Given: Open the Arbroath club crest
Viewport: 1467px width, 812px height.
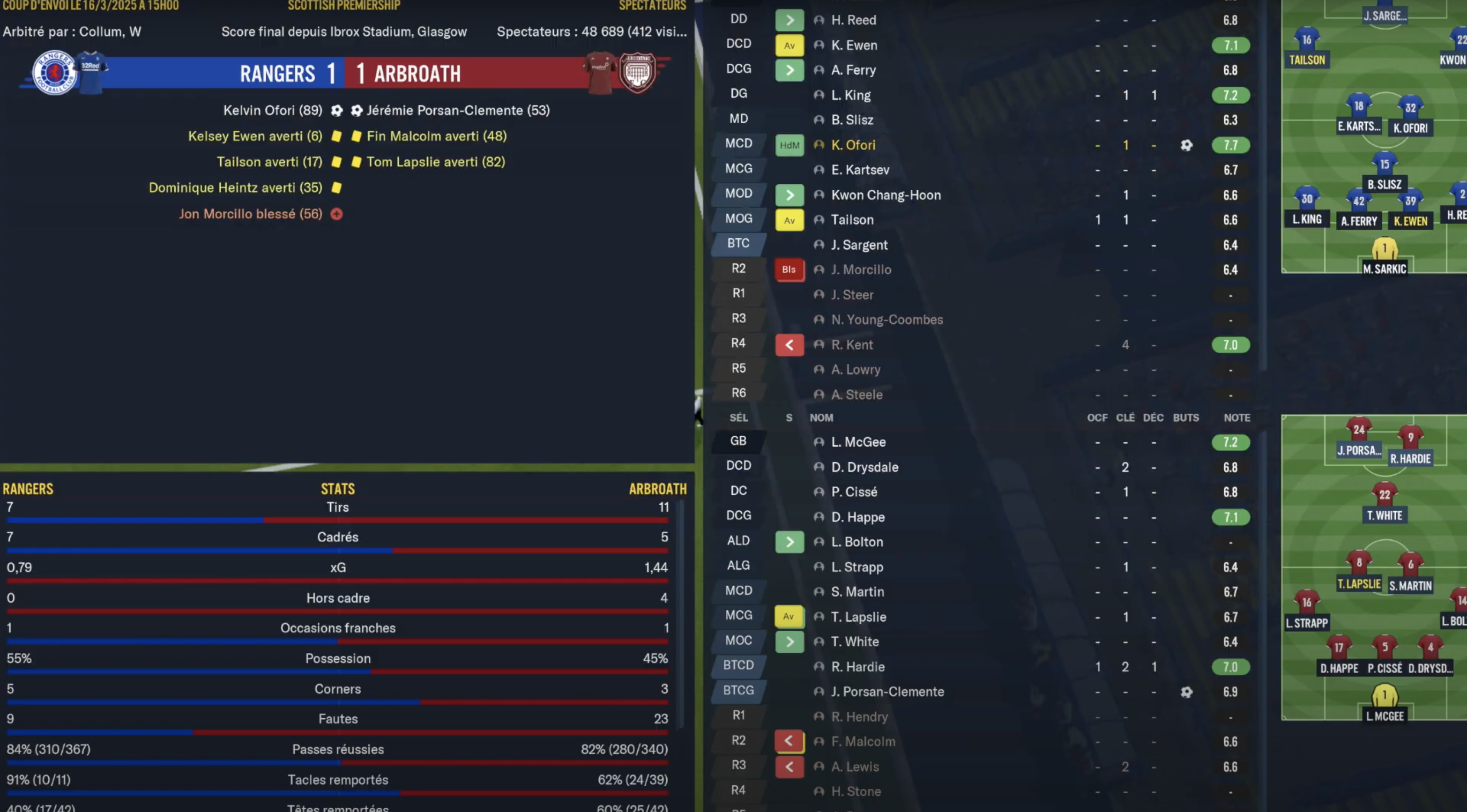Looking at the screenshot, I should tap(637, 72).
